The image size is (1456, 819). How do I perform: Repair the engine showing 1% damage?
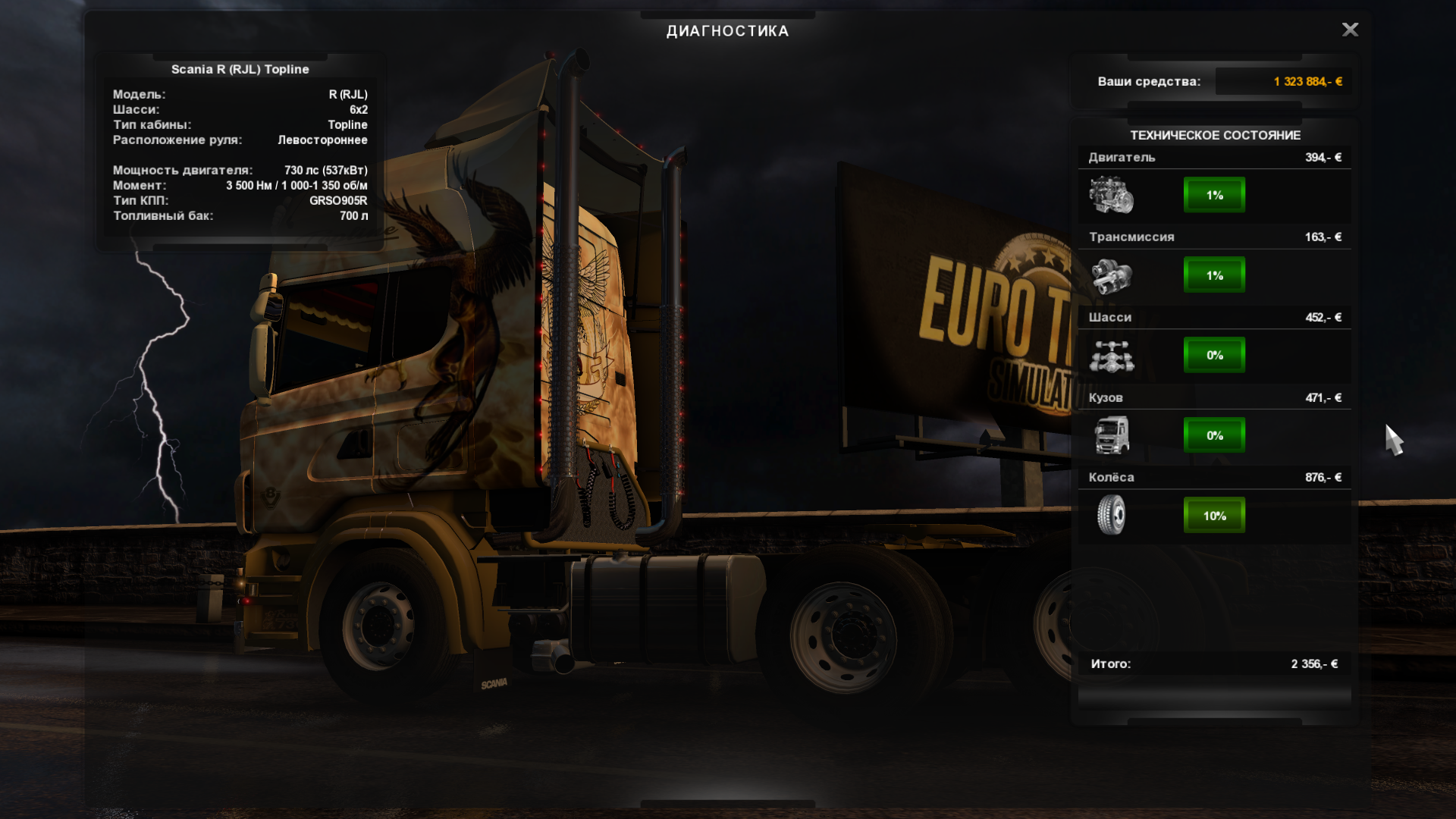(x=1214, y=195)
